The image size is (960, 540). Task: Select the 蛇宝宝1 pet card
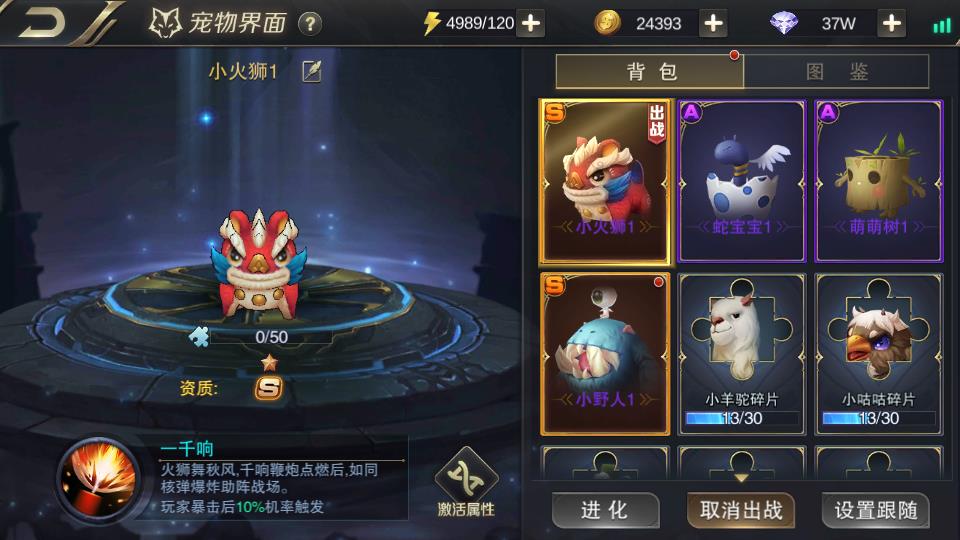click(741, 181)
